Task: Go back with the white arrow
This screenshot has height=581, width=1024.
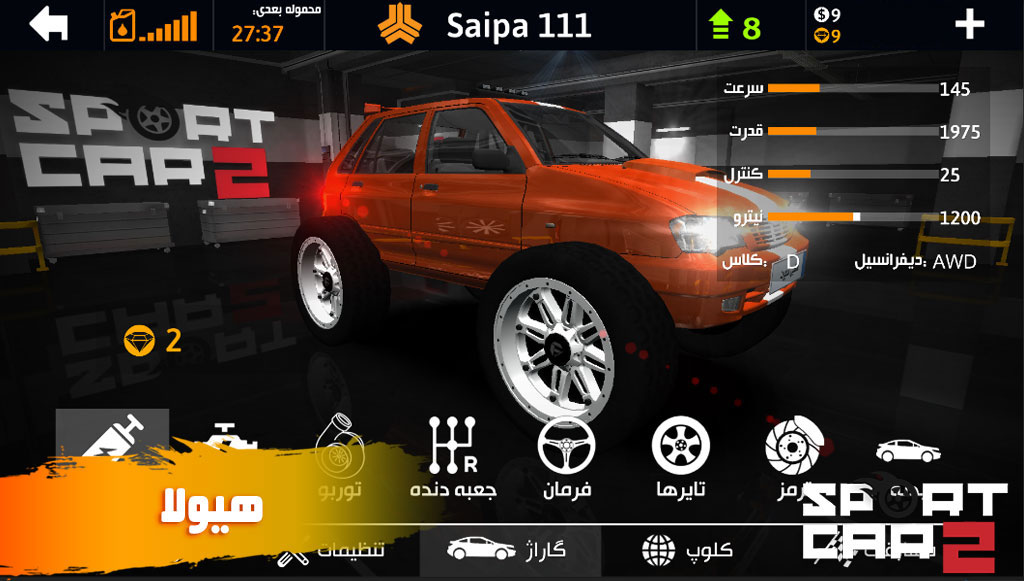Action: 48,25
